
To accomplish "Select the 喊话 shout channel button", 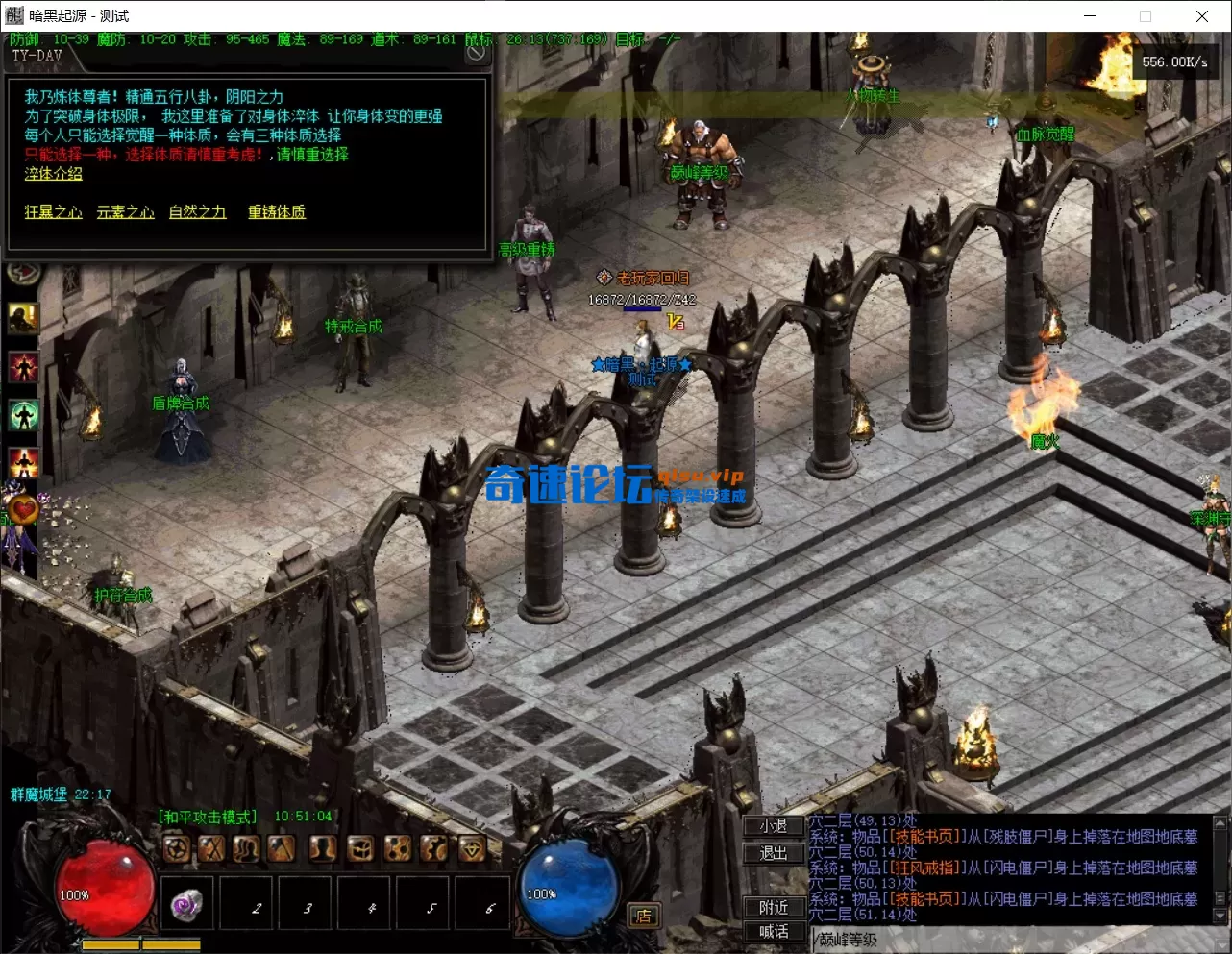I will click(774, 931).
